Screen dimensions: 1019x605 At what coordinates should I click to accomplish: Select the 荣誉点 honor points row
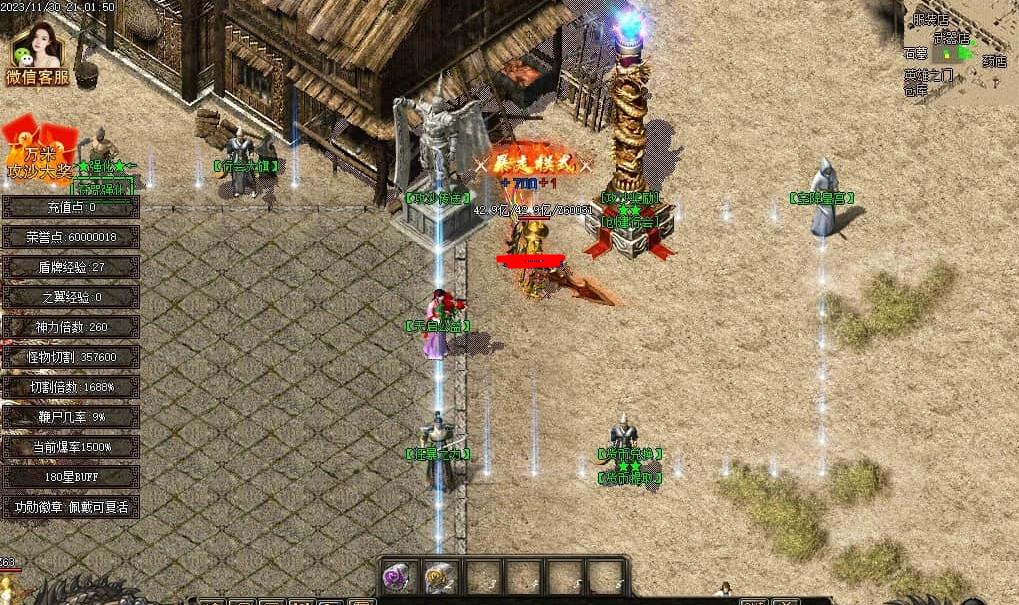pos(70,237)
